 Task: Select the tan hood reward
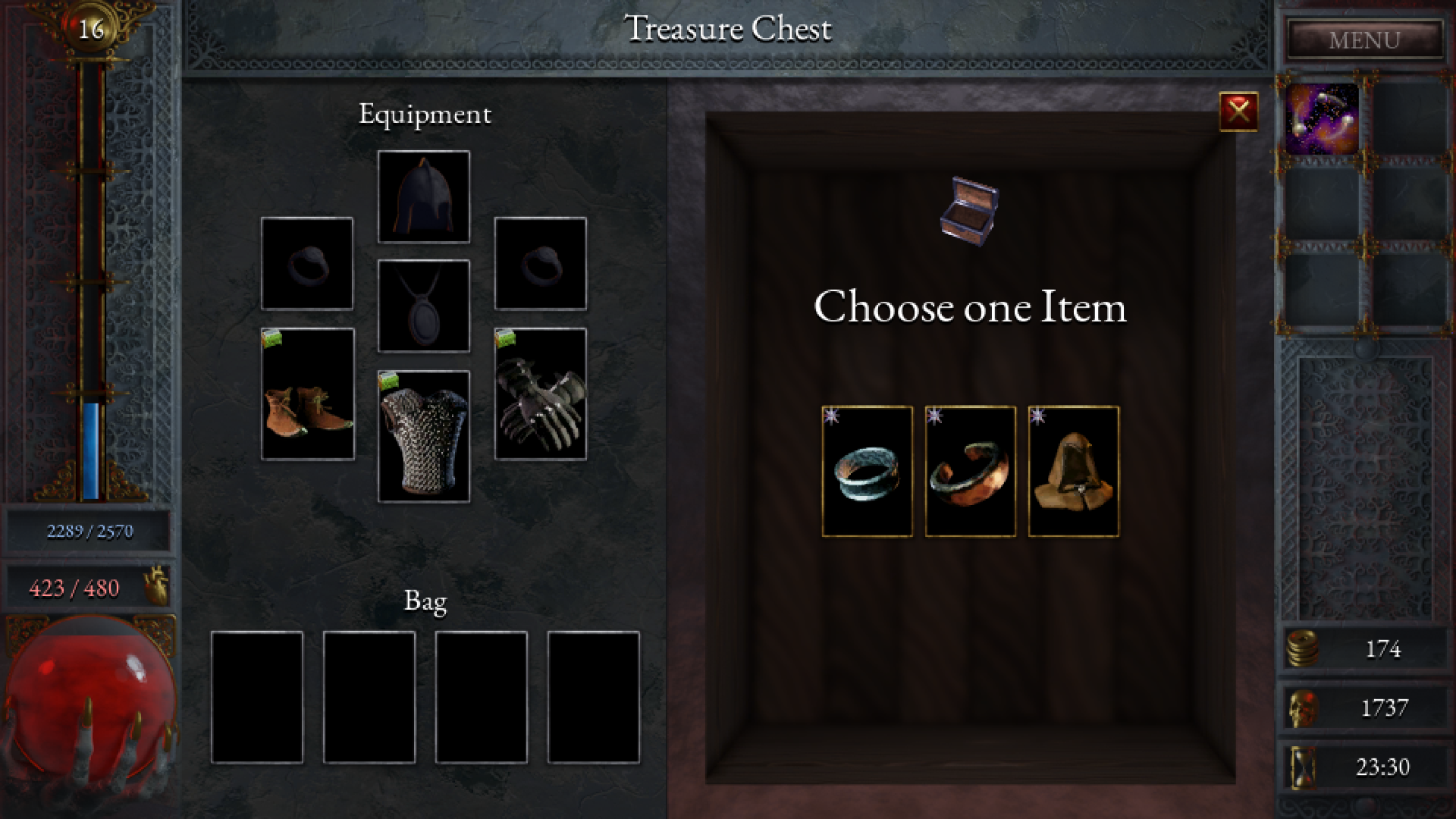1073,472
